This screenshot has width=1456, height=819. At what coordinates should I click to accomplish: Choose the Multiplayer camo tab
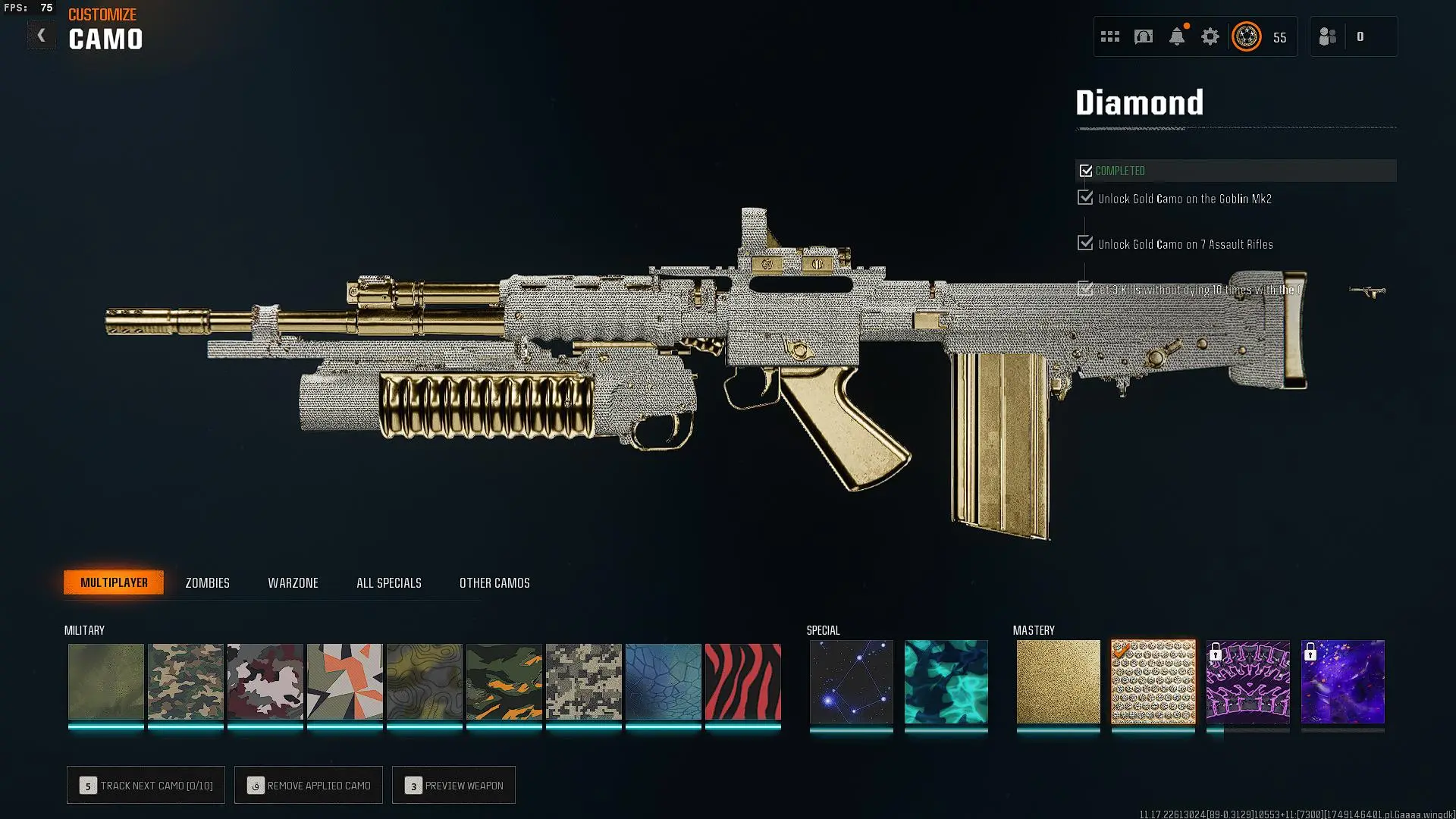[x=114, y=582]
